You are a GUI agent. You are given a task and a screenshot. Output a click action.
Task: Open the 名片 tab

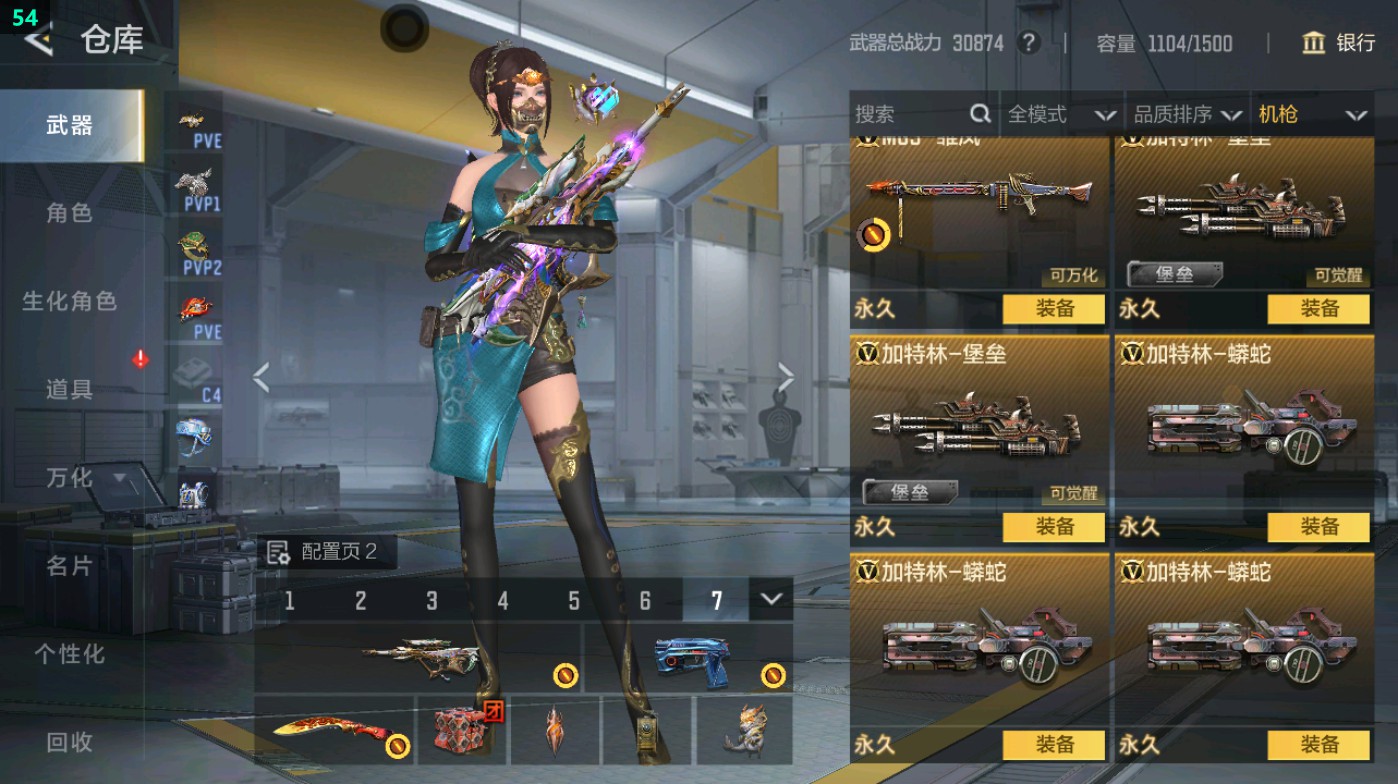[x=69, y=566]
